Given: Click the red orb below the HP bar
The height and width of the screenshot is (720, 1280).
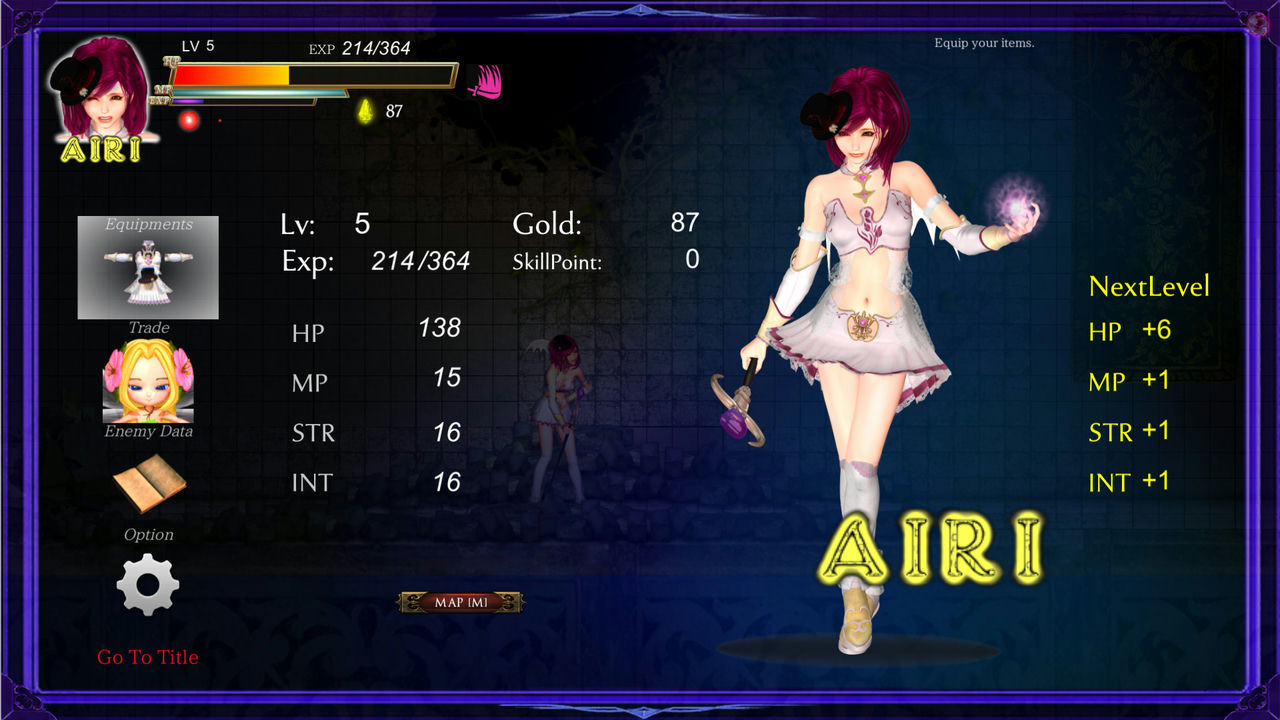Looking at the screenshot, I should pyautogui.click(x=190, y=119).
